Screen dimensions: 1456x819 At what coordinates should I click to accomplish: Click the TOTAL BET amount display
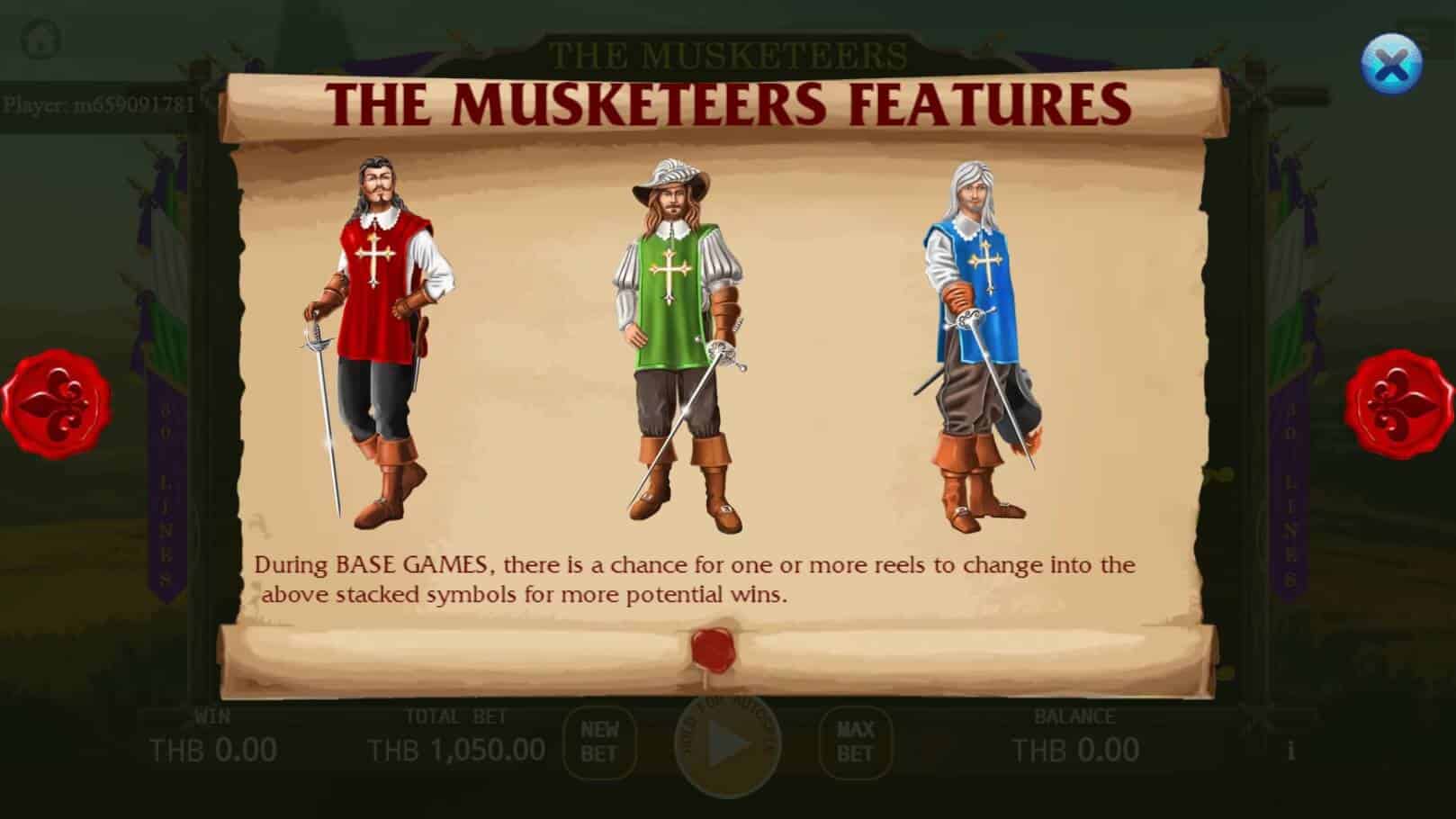point(455,747)
